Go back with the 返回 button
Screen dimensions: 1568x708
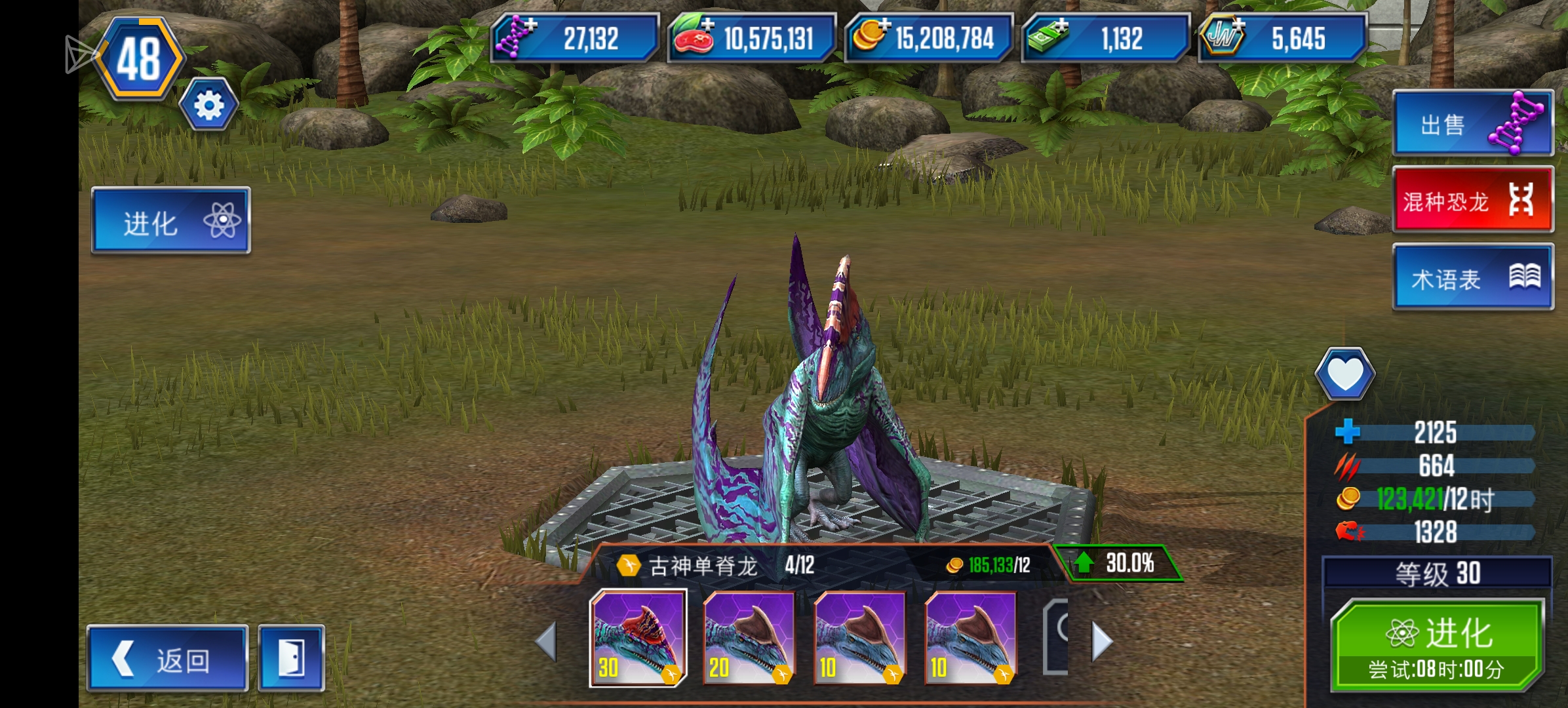pos(168,659)
